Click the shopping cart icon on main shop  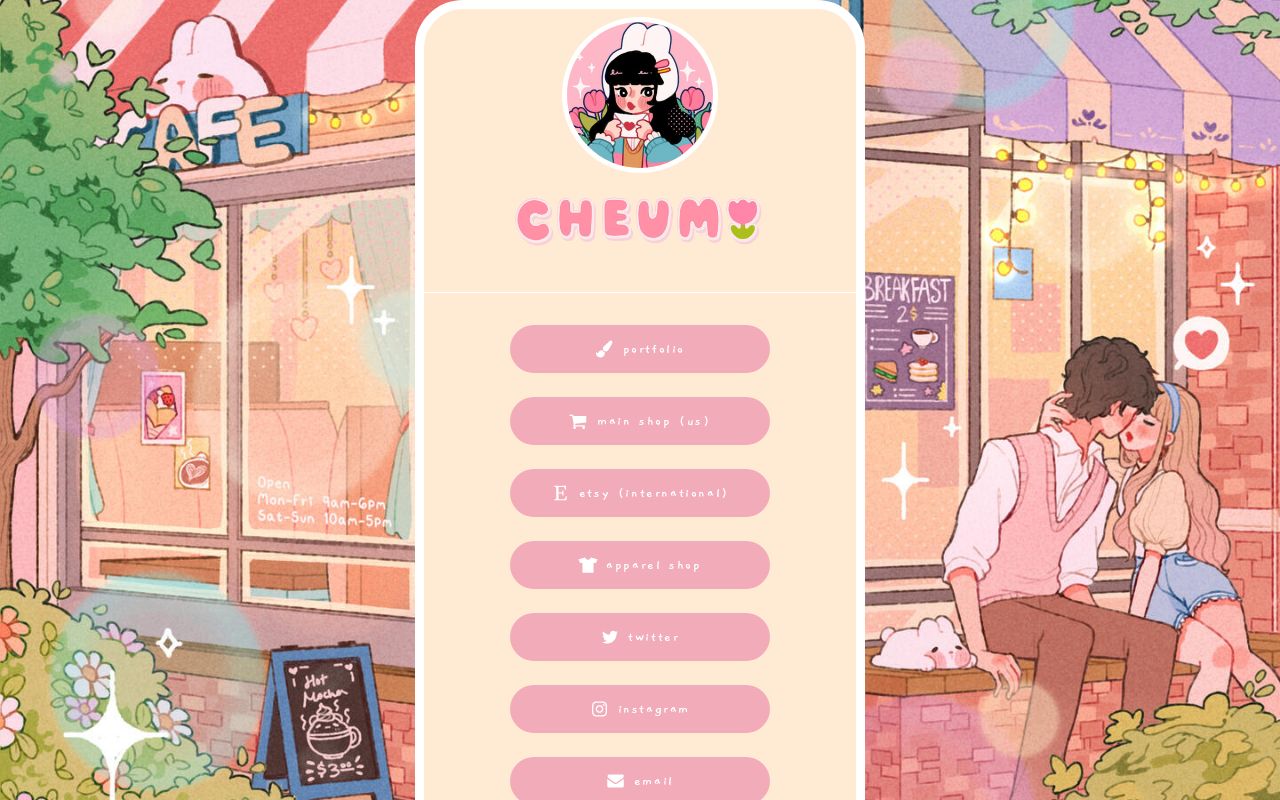[x=577, y=421]
